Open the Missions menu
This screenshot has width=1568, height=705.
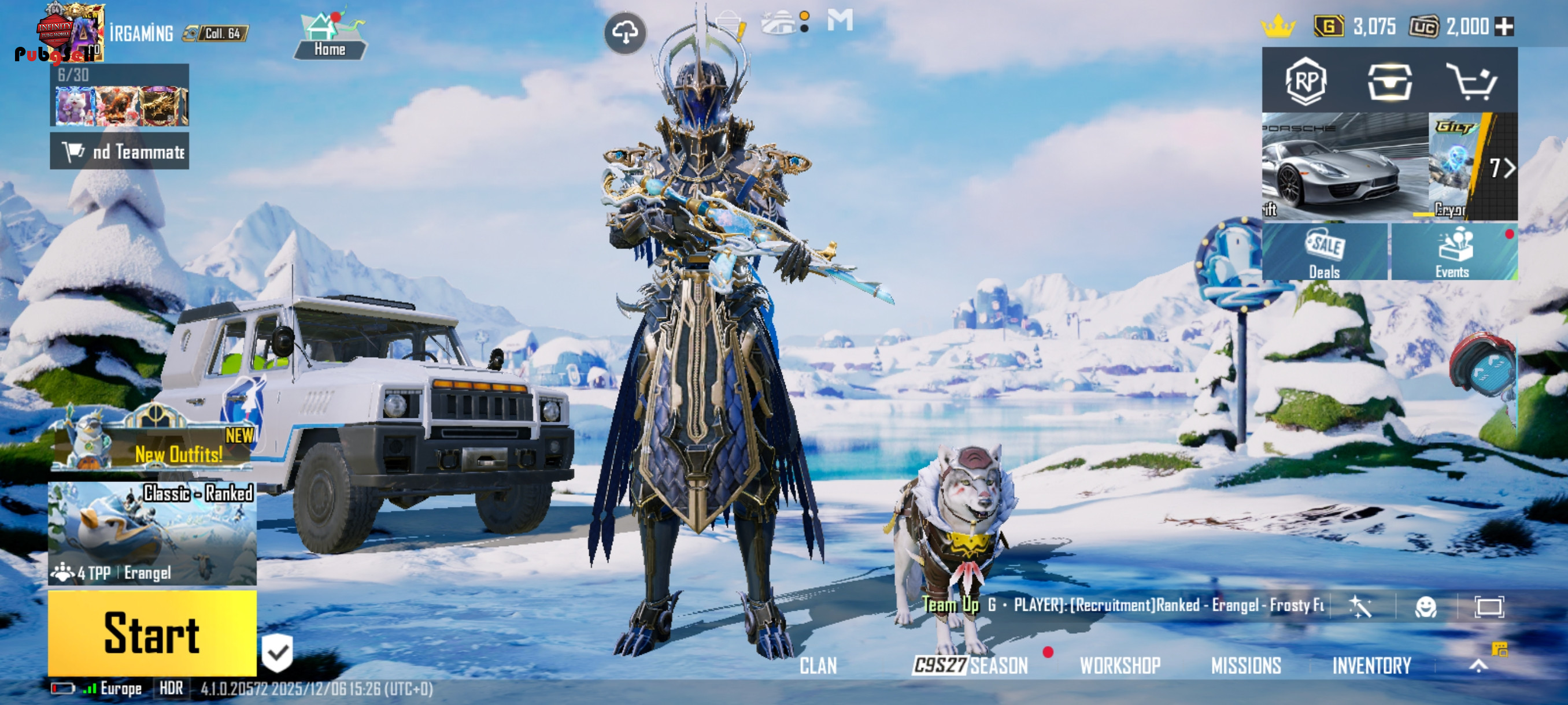1246,666
